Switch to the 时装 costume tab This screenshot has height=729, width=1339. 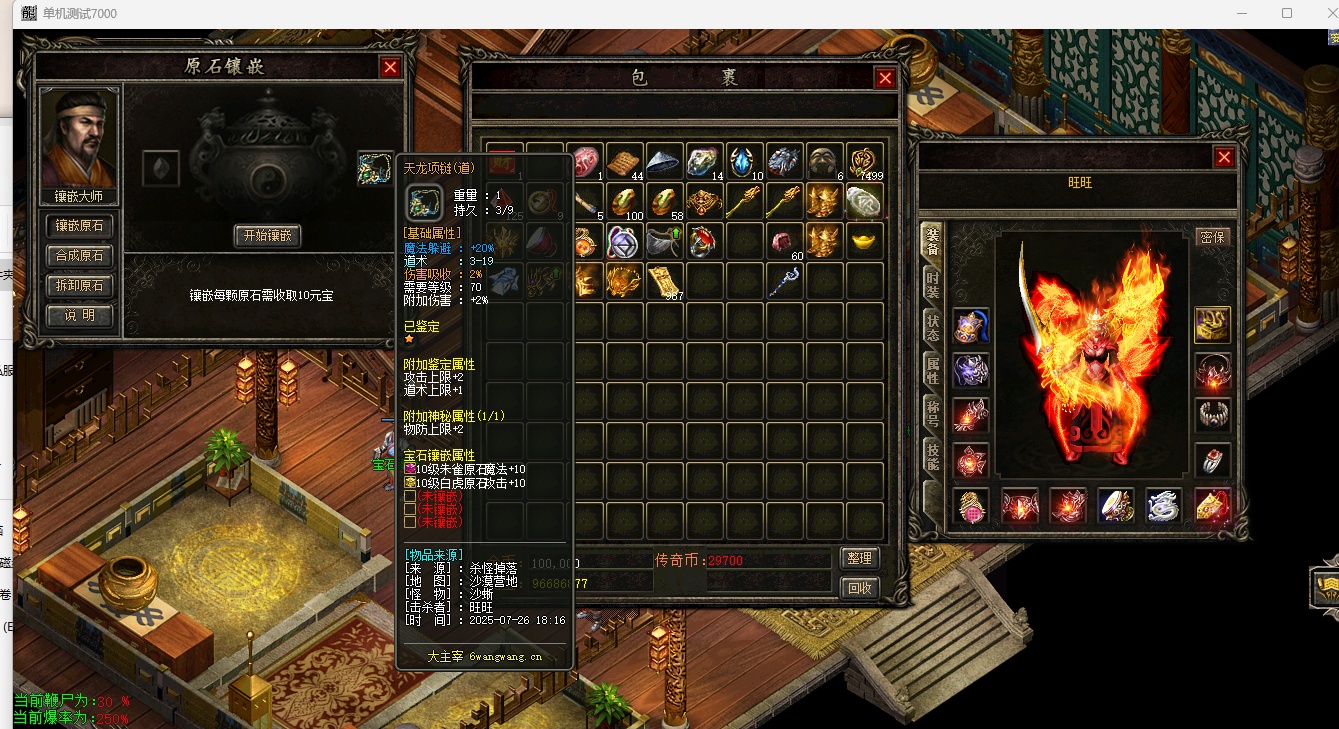[x=931, y=283]
